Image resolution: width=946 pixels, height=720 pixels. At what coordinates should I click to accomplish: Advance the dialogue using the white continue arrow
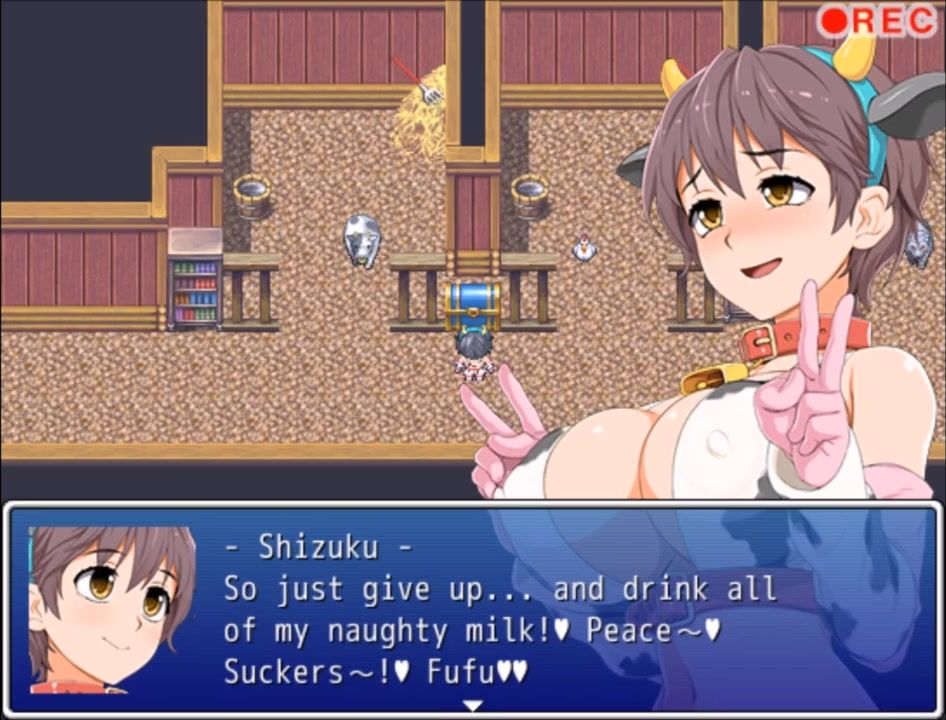(472, 706)
